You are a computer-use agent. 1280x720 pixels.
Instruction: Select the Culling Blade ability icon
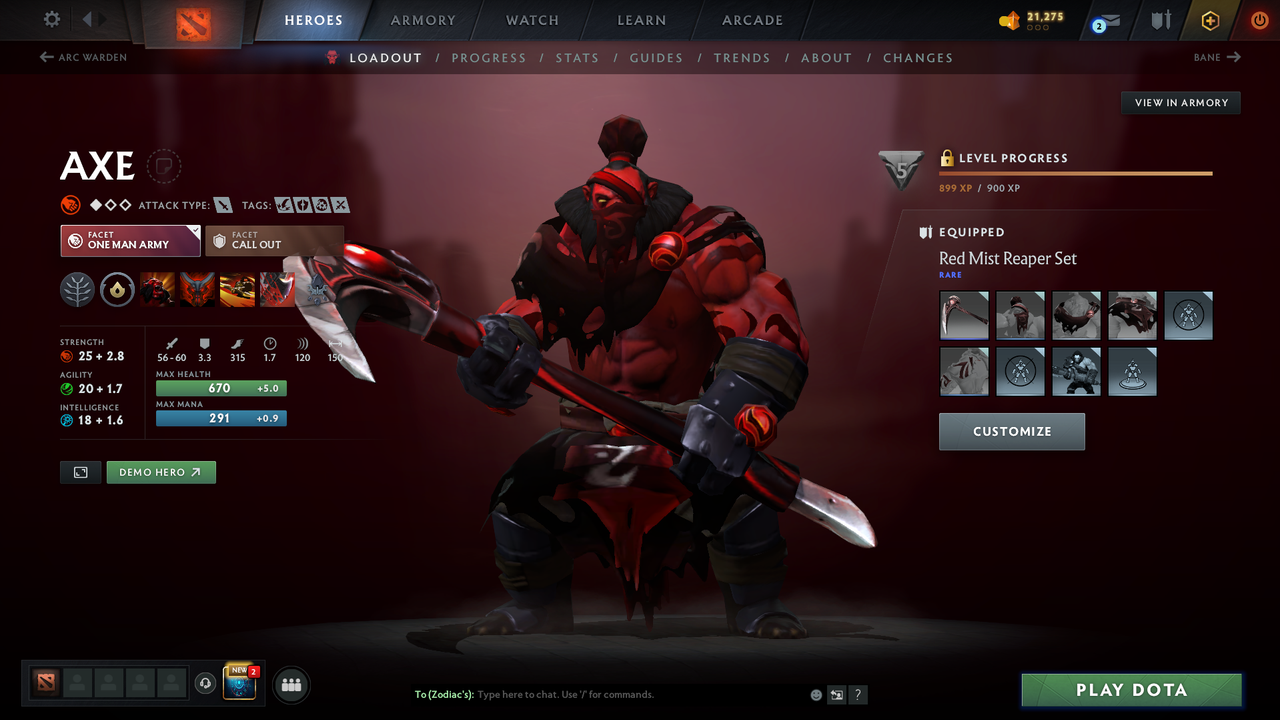pos(278,290)
